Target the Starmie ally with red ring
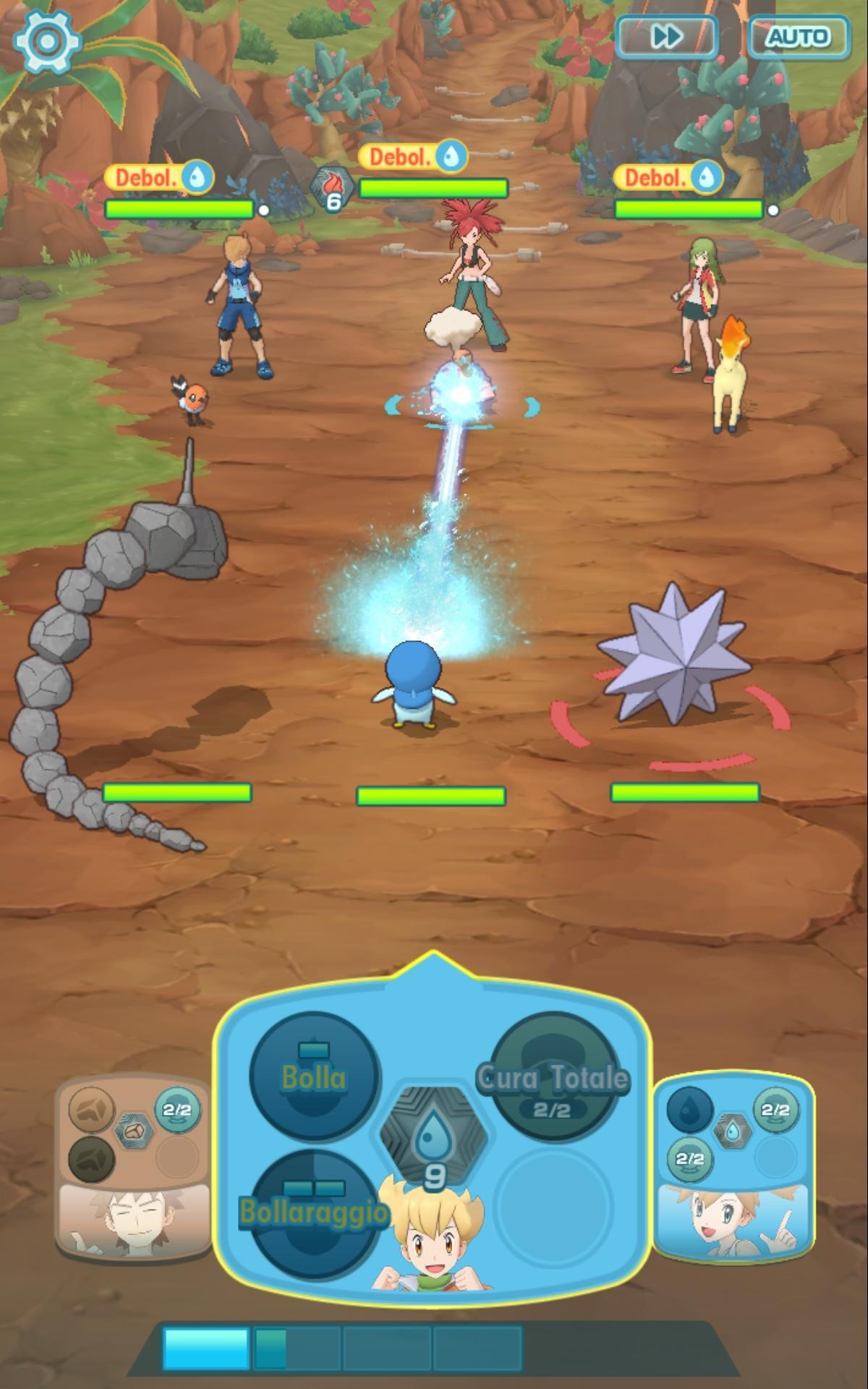Viewport: 868px width, 1389px height. click(x=674, y=657)
